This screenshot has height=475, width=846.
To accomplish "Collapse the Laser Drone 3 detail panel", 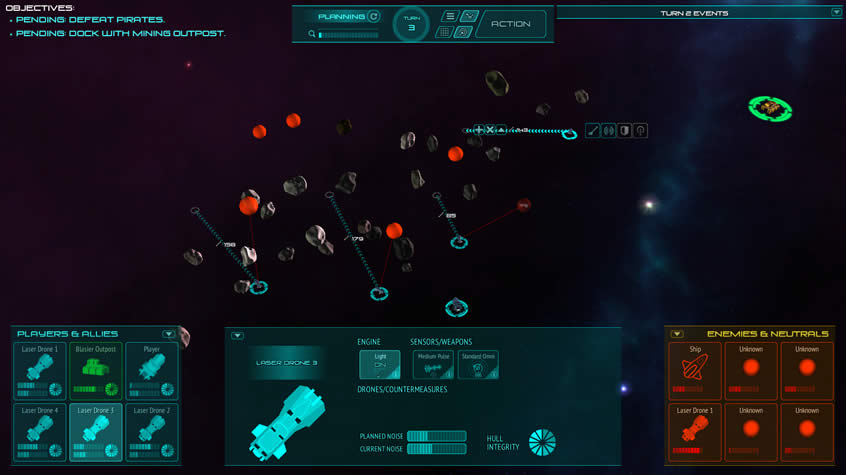I will point(237,336).
